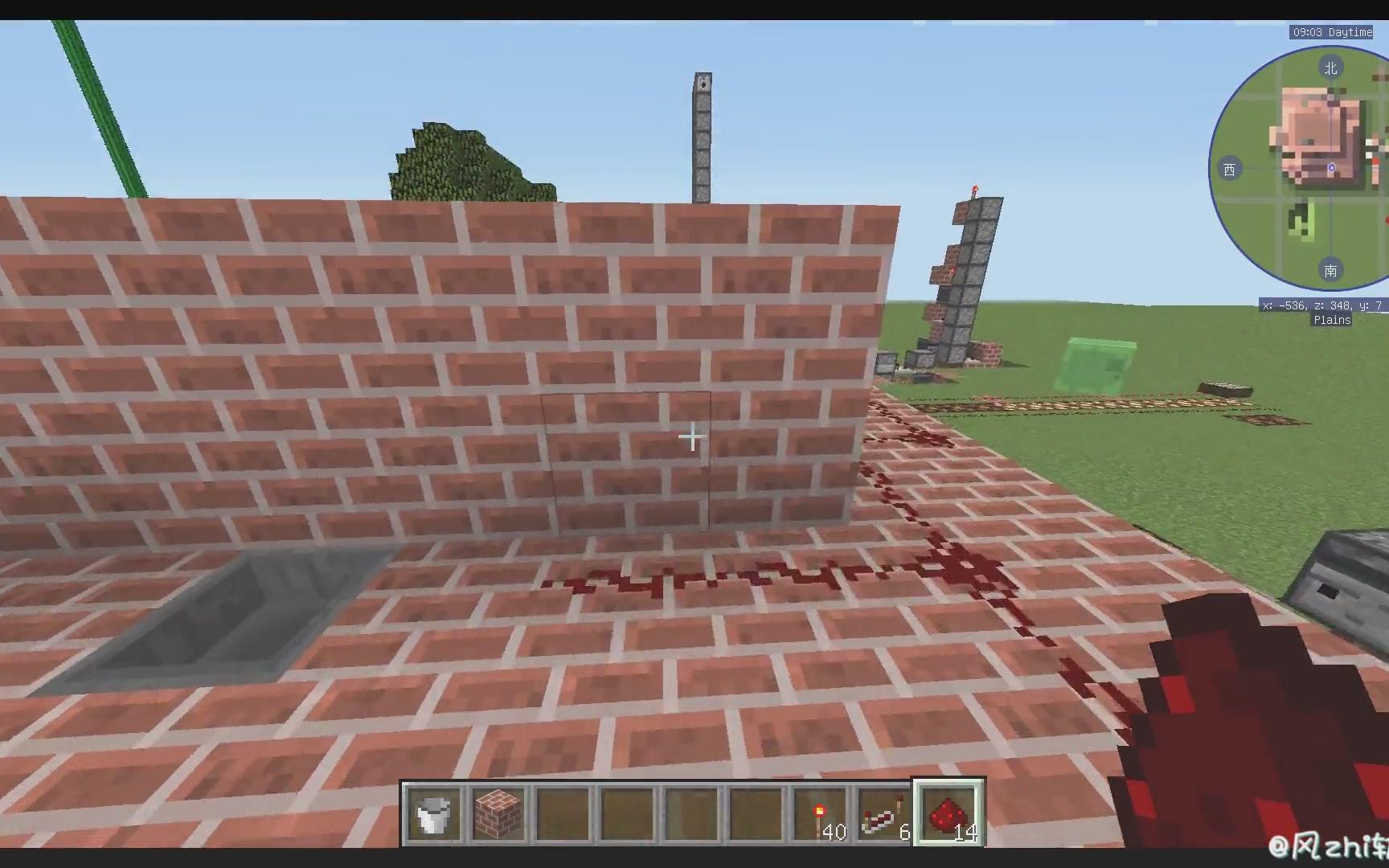The height and width of the screenshot is (868, 1389).
Task: Click the 西 (West) marker on the minimap
Action: coord(1230,169)
